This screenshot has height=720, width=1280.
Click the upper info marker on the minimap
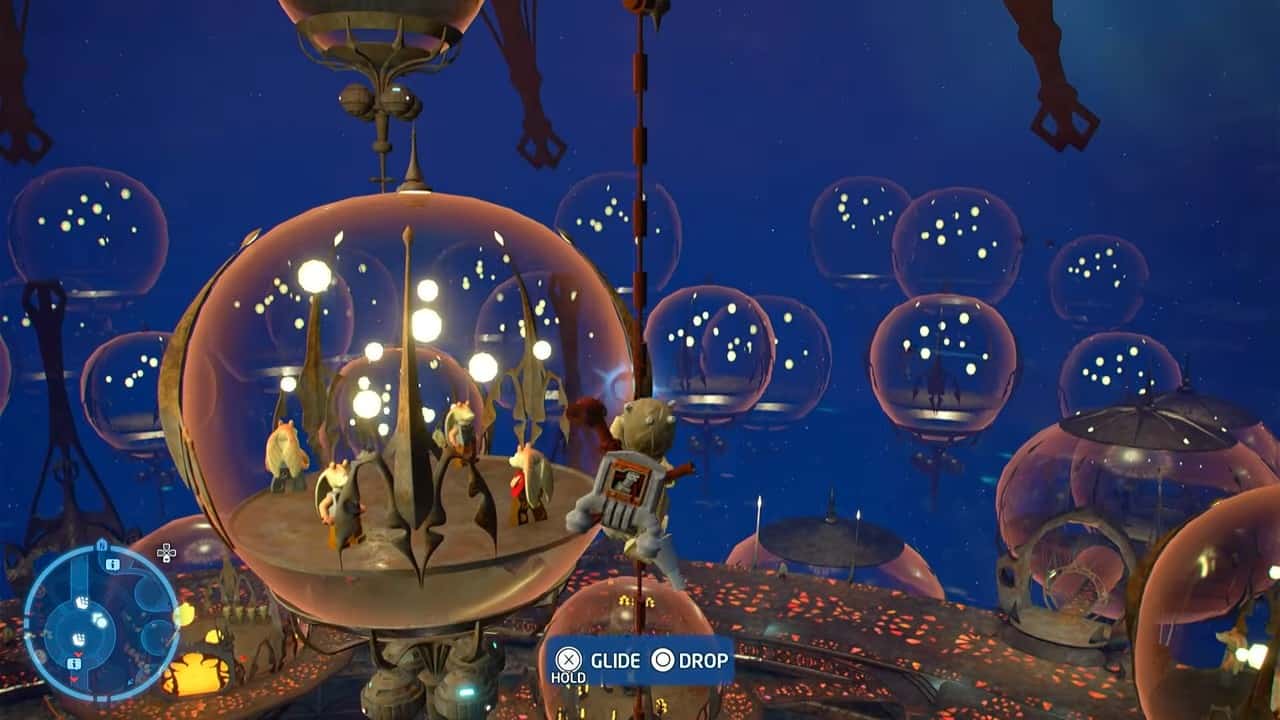112,564
